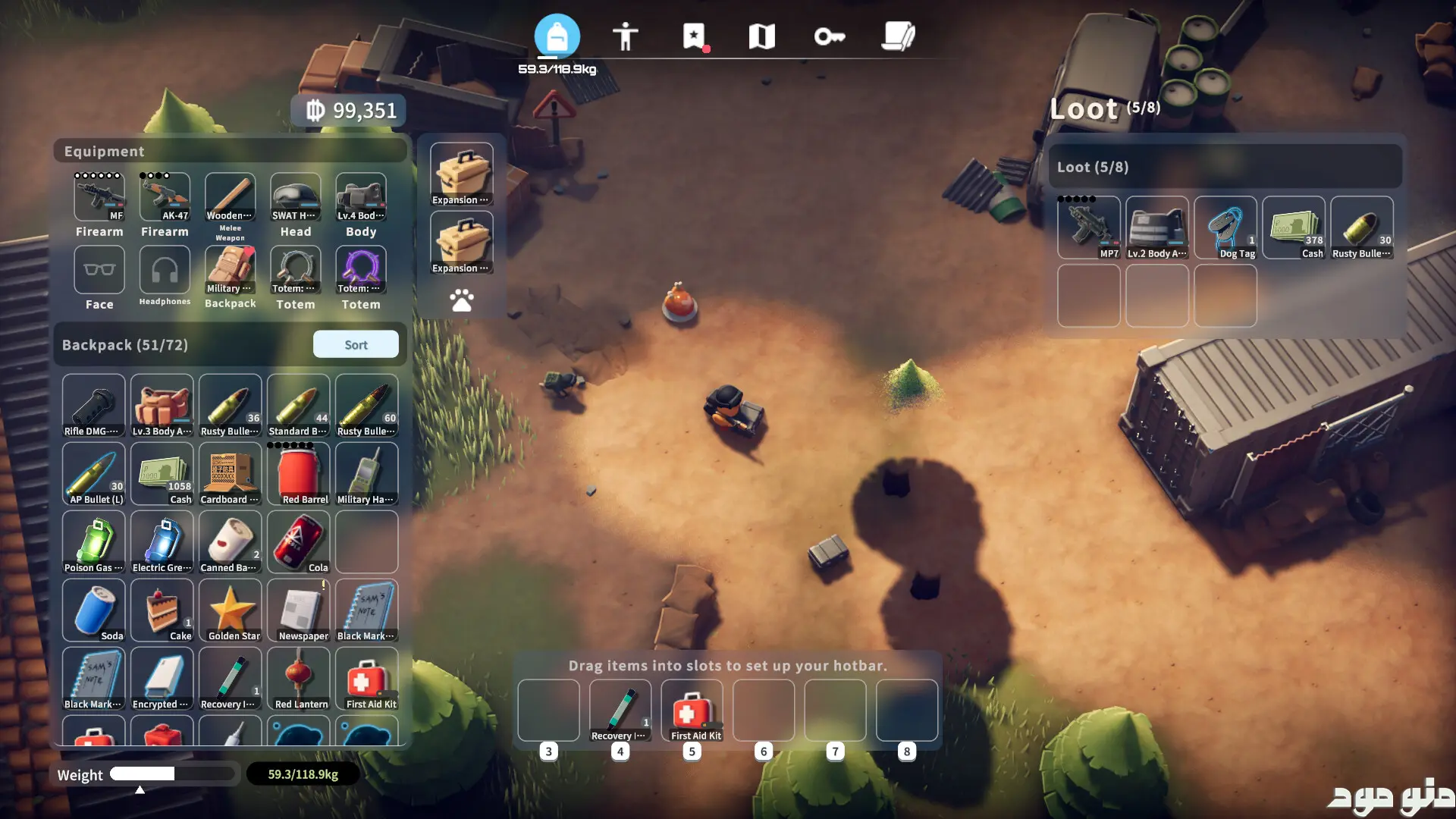1456x819 pixels.
Task: Select the backpack inventory tab
Action: click(x=557, y=36)
